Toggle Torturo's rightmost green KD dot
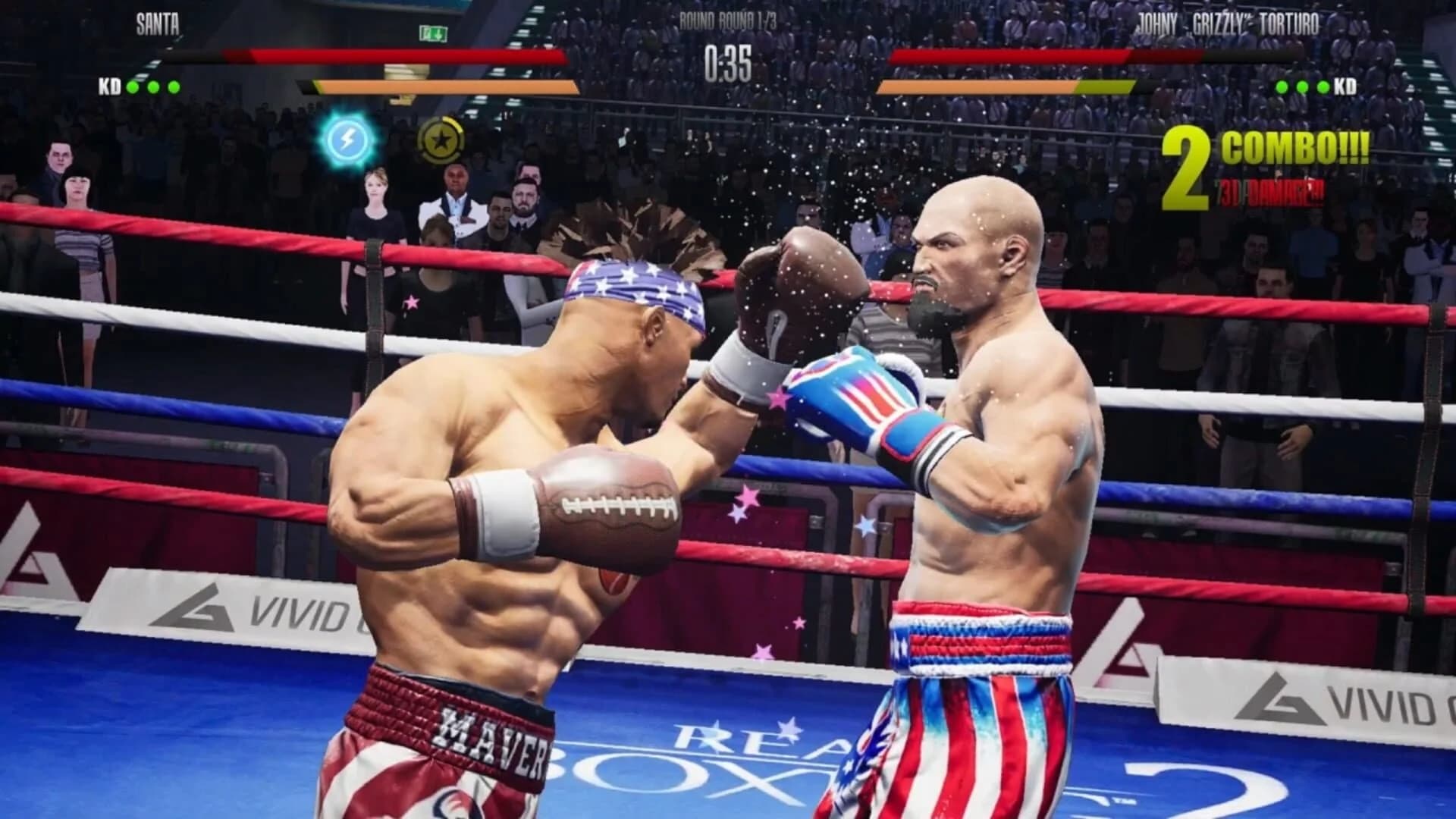This screenshot has height=819, width=1456. 1323,87
